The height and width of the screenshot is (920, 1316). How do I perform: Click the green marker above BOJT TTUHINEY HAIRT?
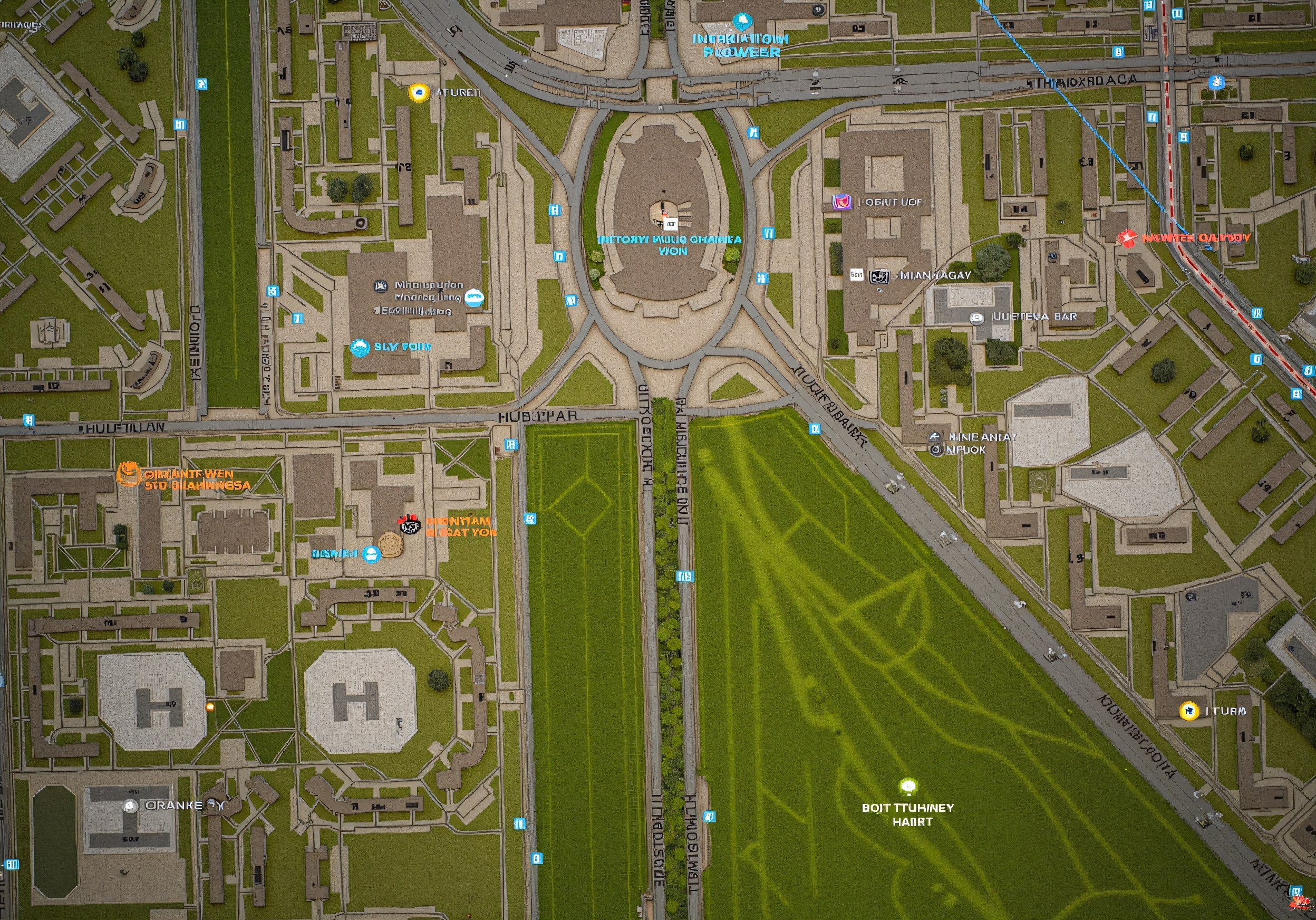click(x=907, y=787)
